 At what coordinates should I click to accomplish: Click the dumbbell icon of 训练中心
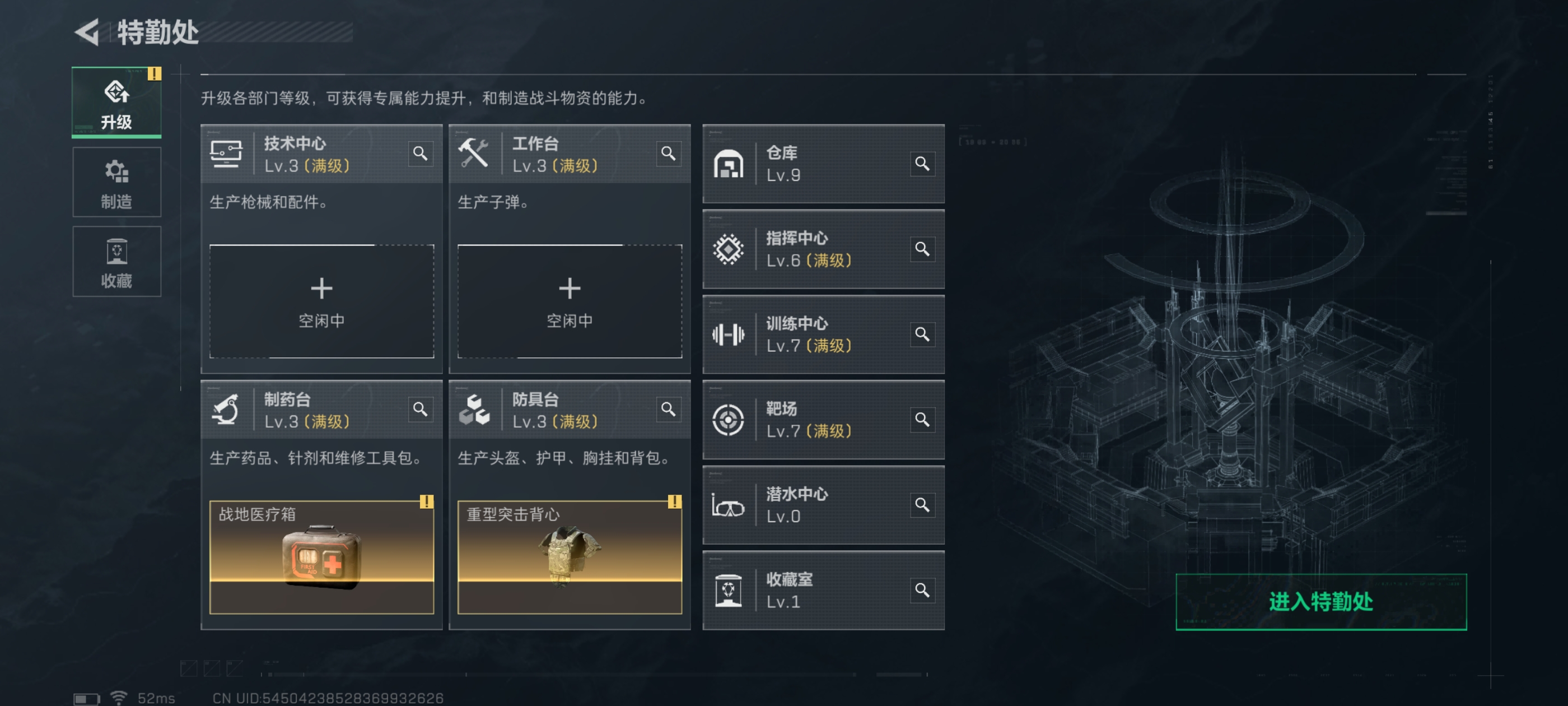[x=729, y=335]
